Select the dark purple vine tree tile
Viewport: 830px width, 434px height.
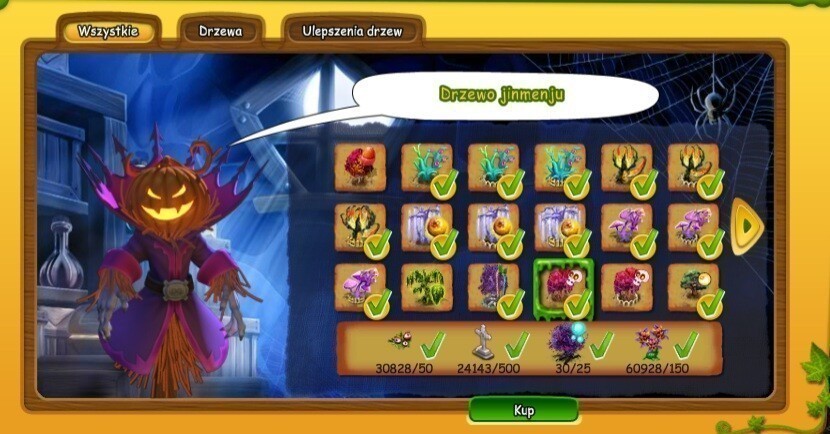[493, 287]
